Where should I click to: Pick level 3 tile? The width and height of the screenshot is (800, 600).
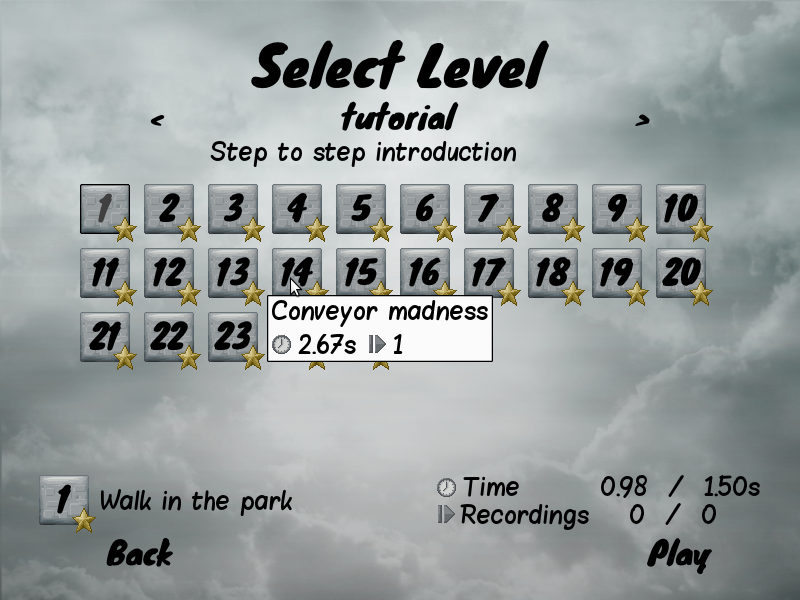coord(232,209)
